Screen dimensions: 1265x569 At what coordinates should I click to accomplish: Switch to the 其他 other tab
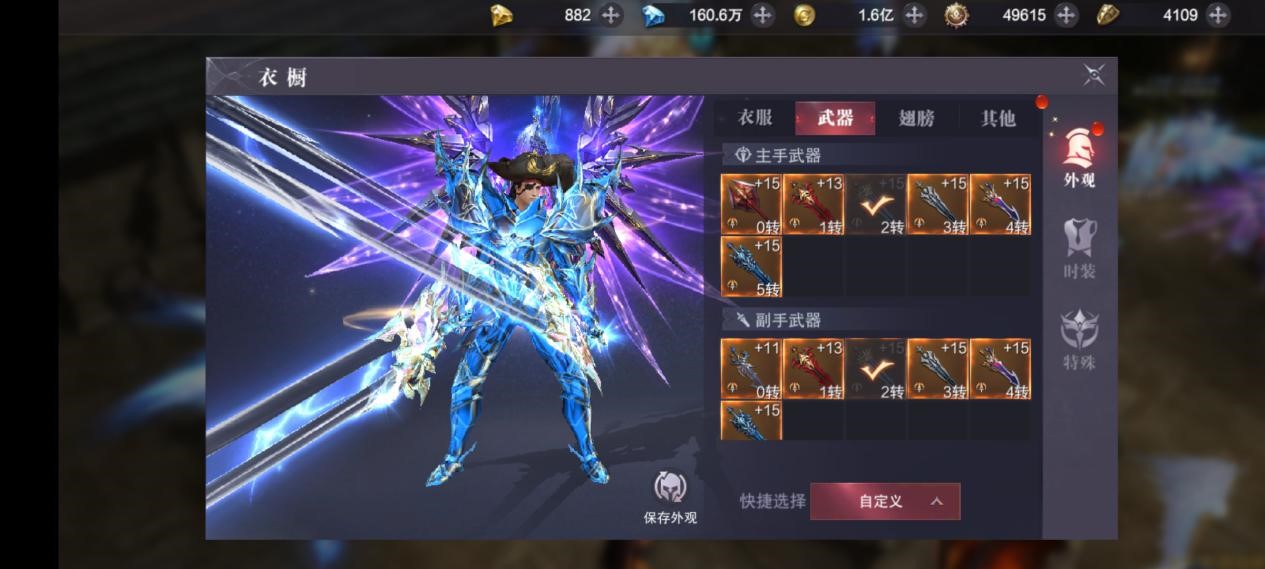[x=997, y=118]
